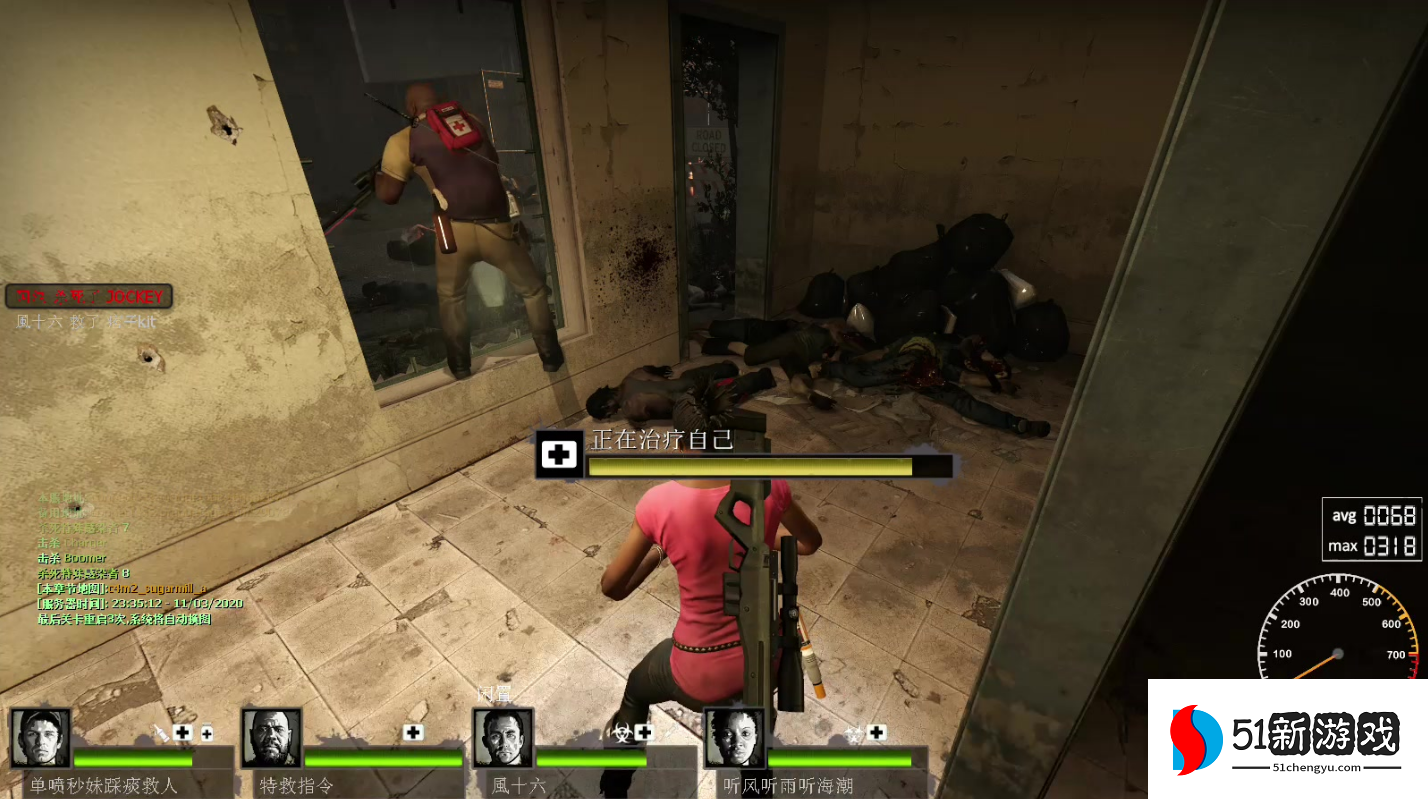Select the biohazard bile jar icon
The width and height of the screenshot is (1428, 799).
[618, 733]
